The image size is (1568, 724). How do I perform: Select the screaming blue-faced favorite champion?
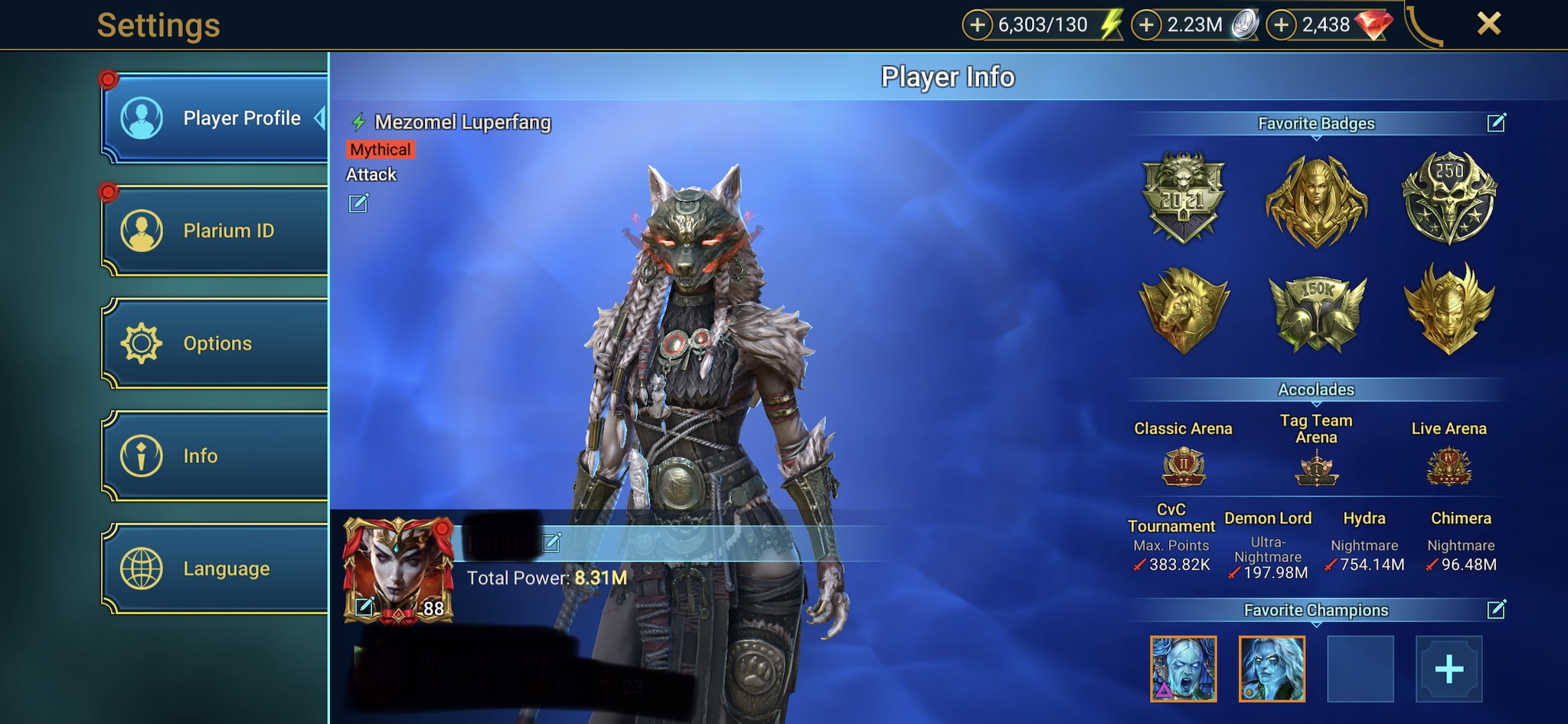1183,669
